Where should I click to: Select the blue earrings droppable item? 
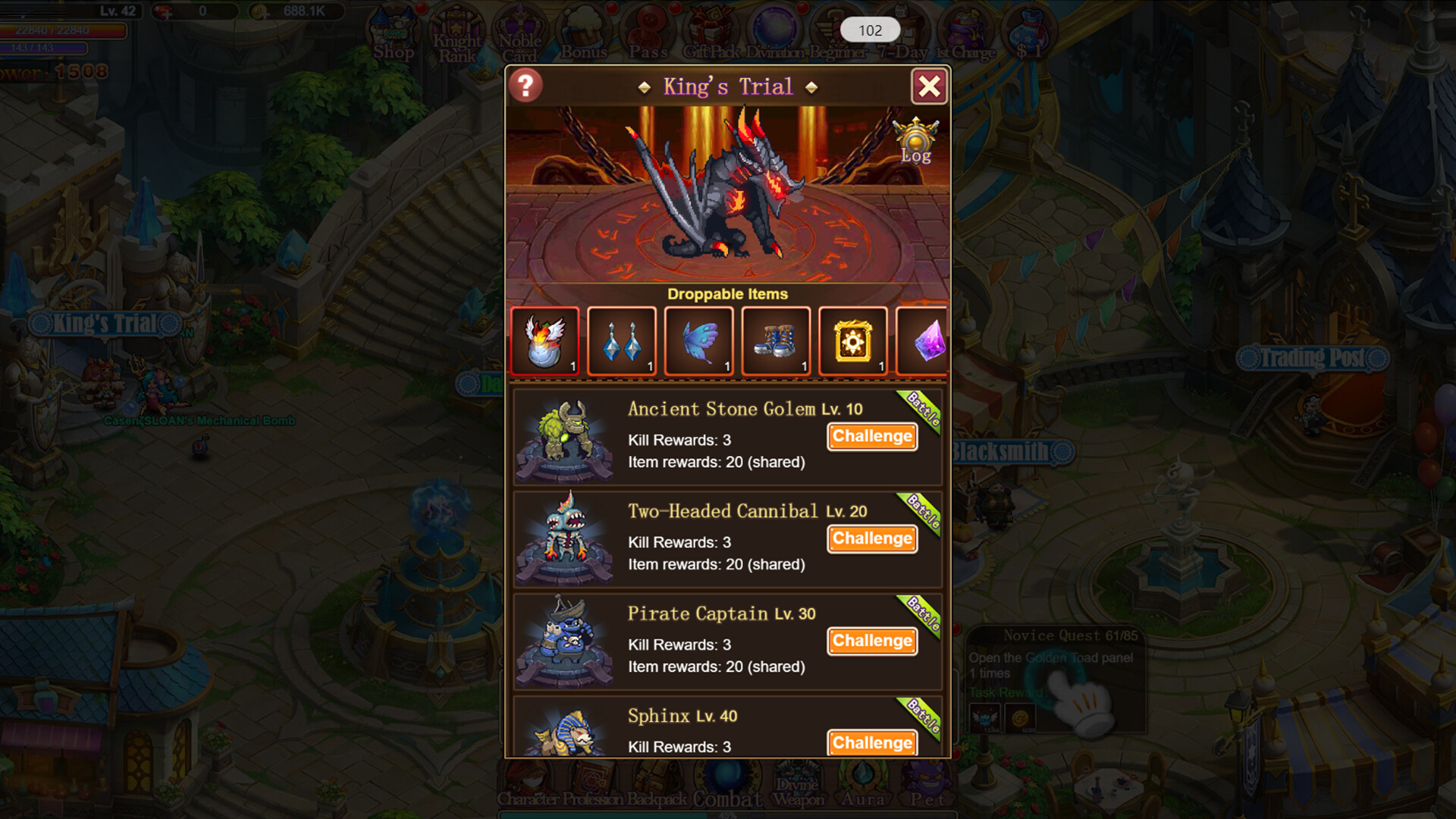pyautogui.click(x=622, y=340)
